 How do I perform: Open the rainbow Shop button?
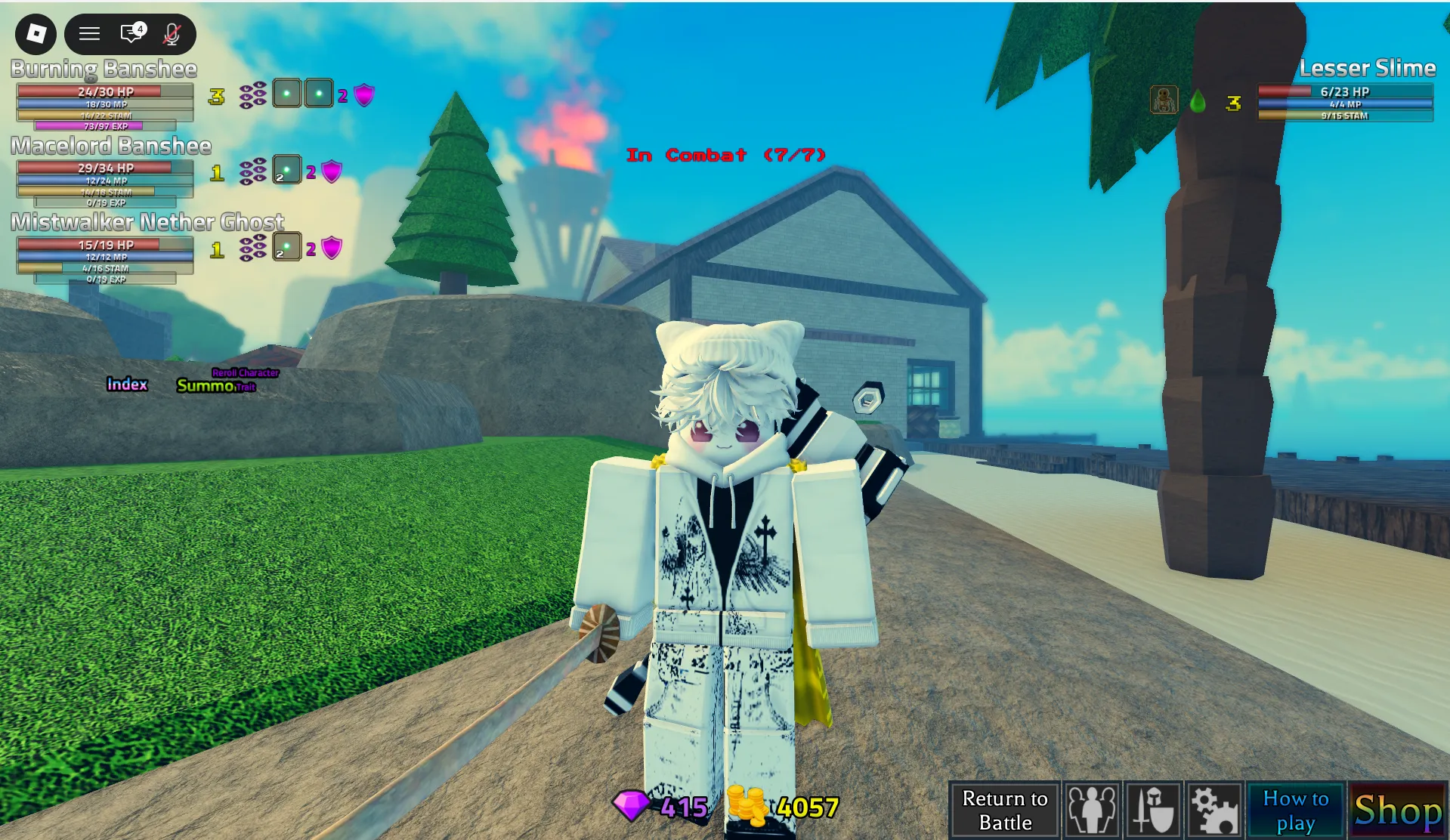coord(1398,811)
